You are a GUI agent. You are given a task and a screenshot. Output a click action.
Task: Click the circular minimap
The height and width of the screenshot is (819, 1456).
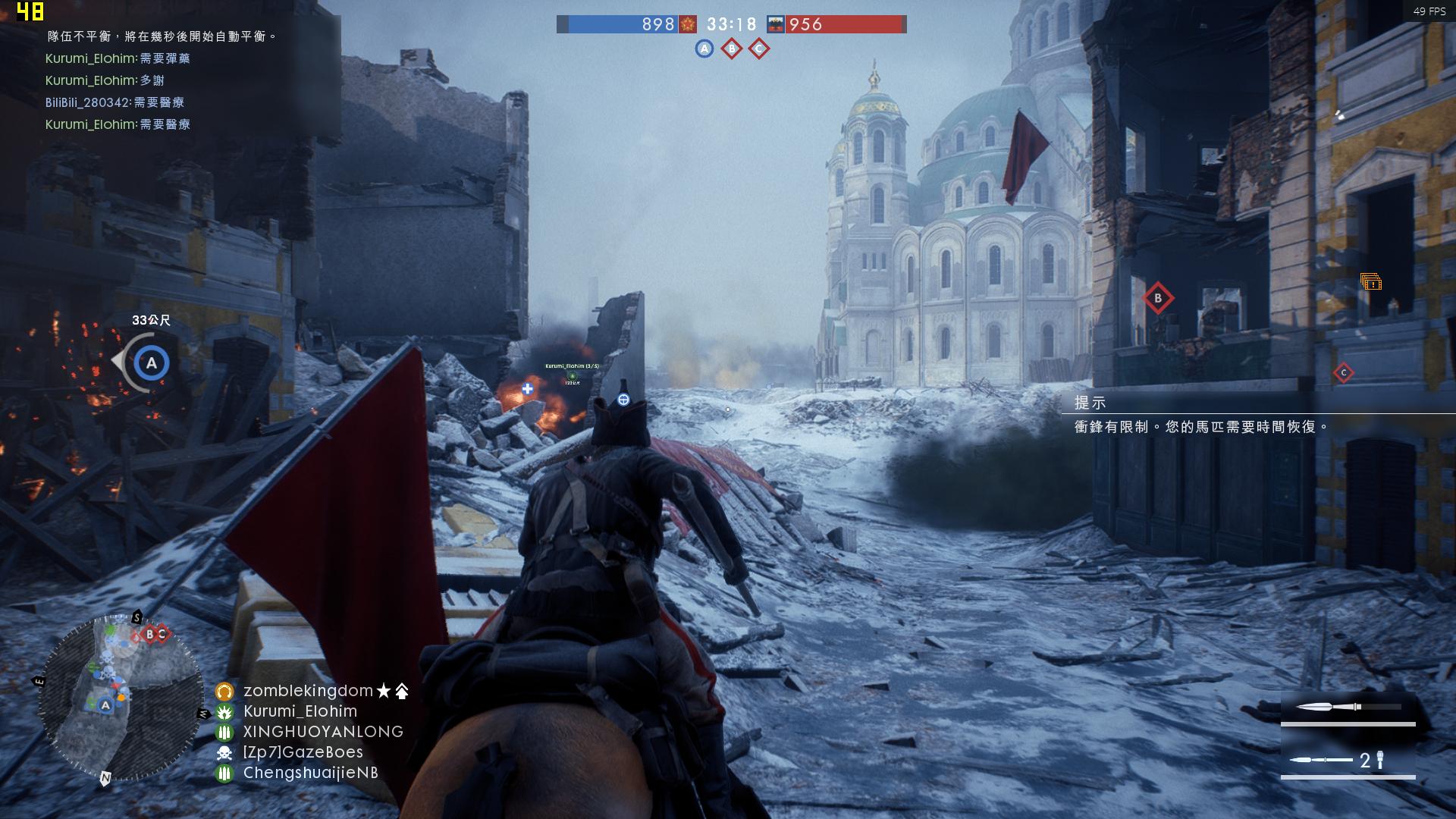point(120,696)
